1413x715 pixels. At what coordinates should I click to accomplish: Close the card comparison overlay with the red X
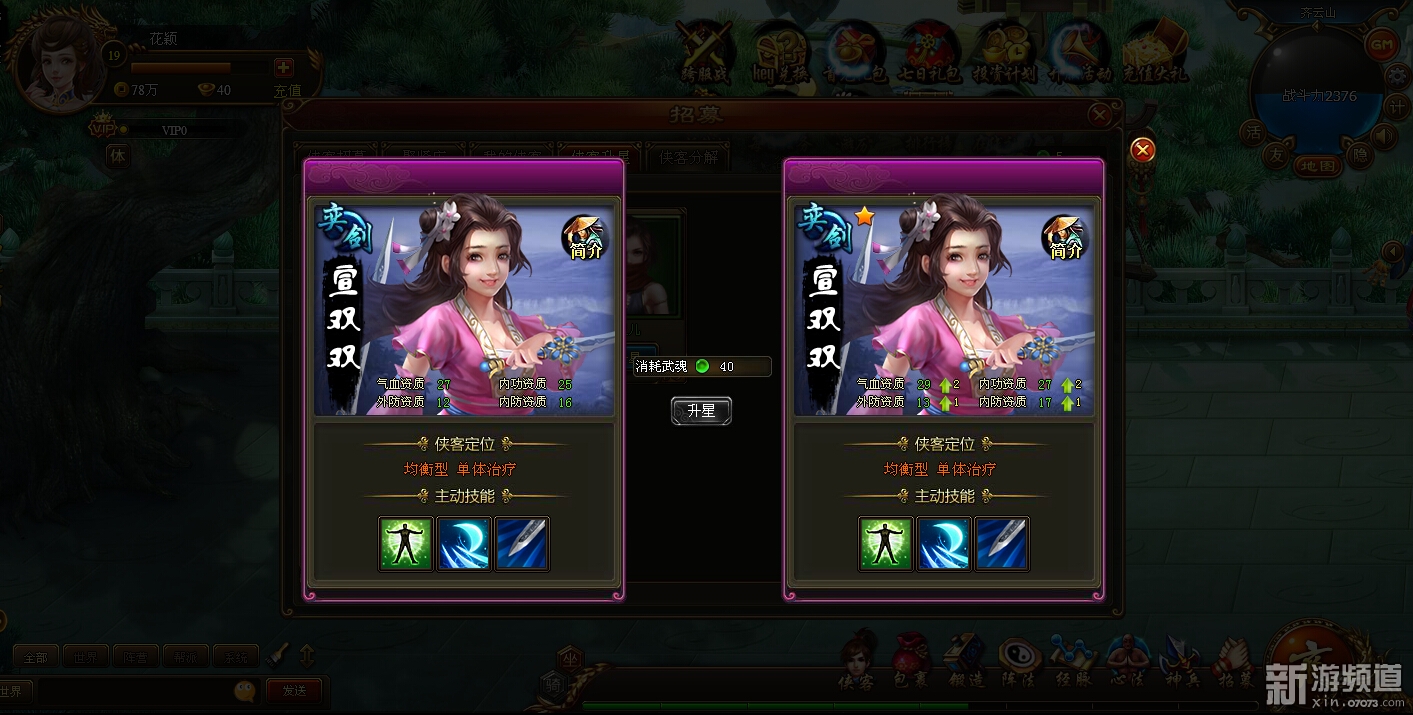1143,150
